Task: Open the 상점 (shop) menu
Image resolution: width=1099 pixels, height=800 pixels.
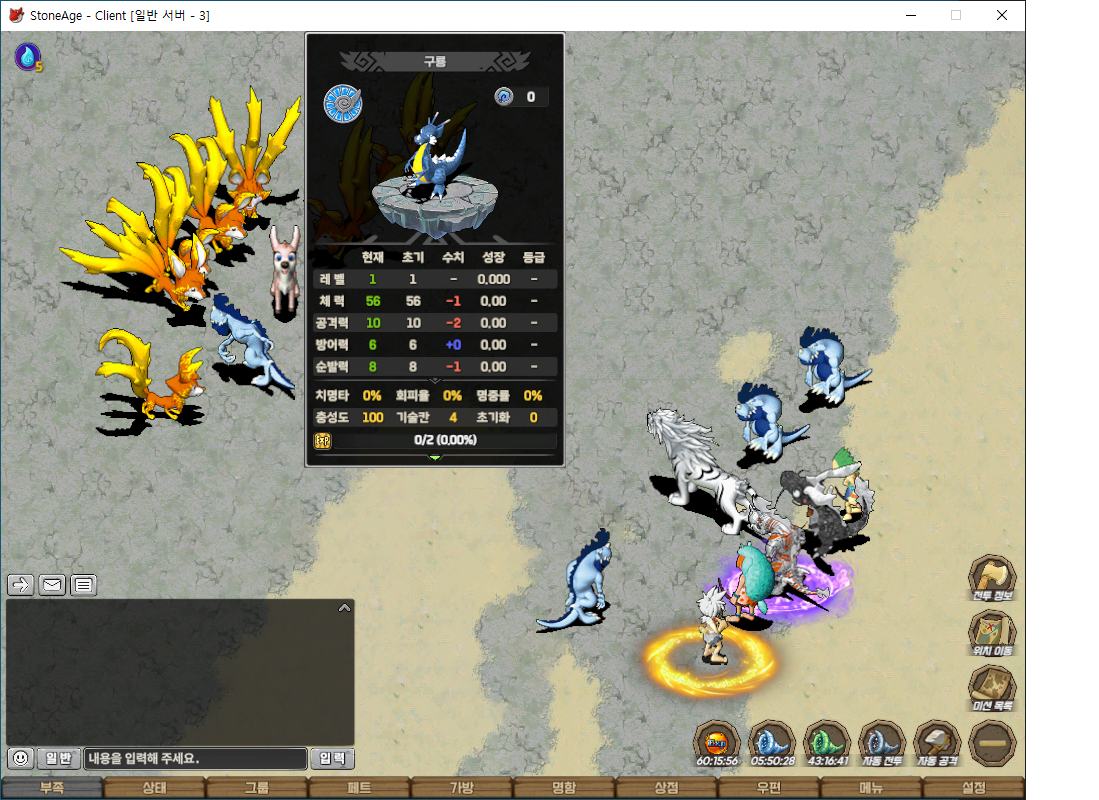Action: pyautogui.click(x=666, y=788)
